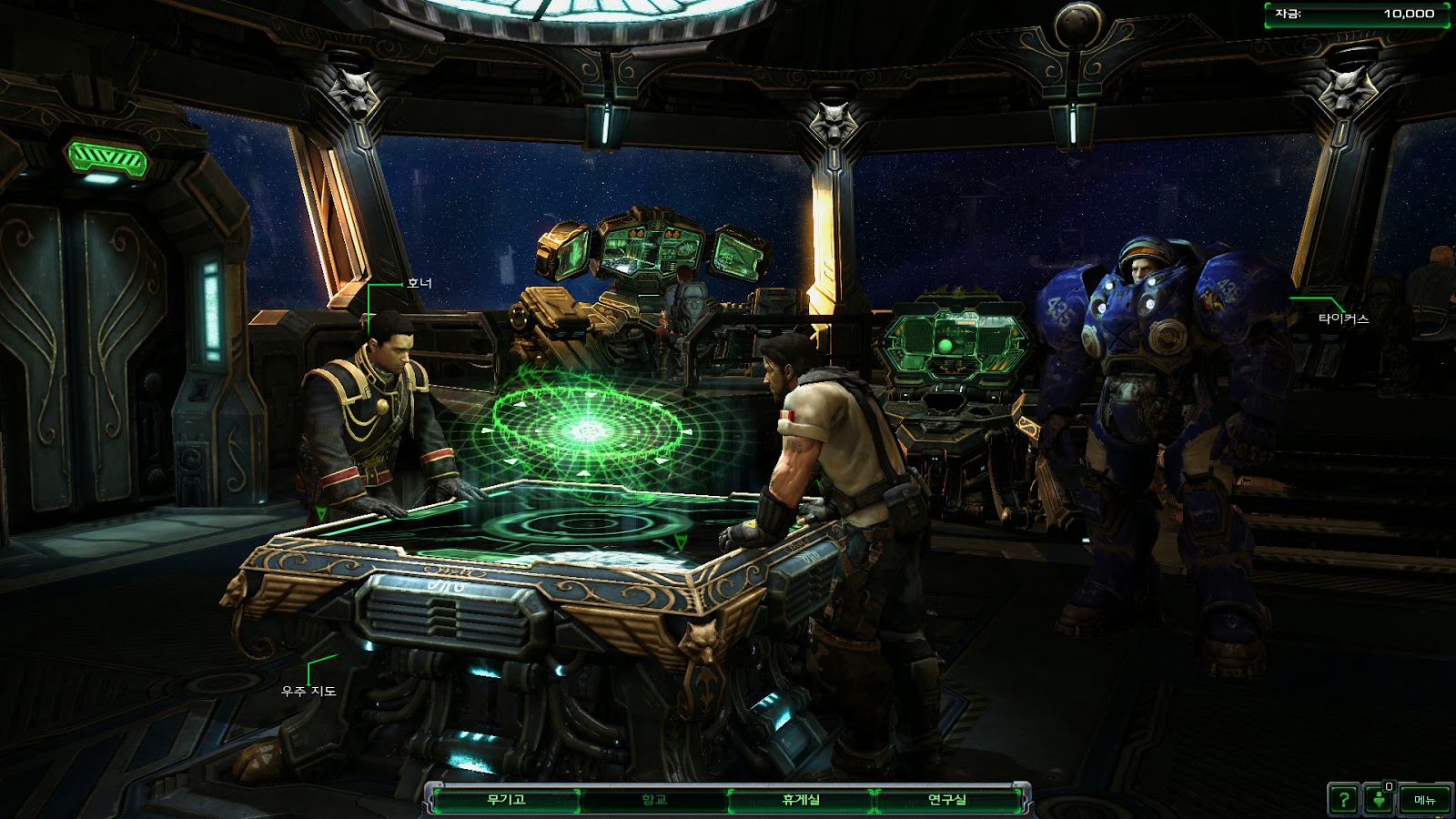Talk to 호너 via his name label

pyautogui.click(x=420, y=284)
